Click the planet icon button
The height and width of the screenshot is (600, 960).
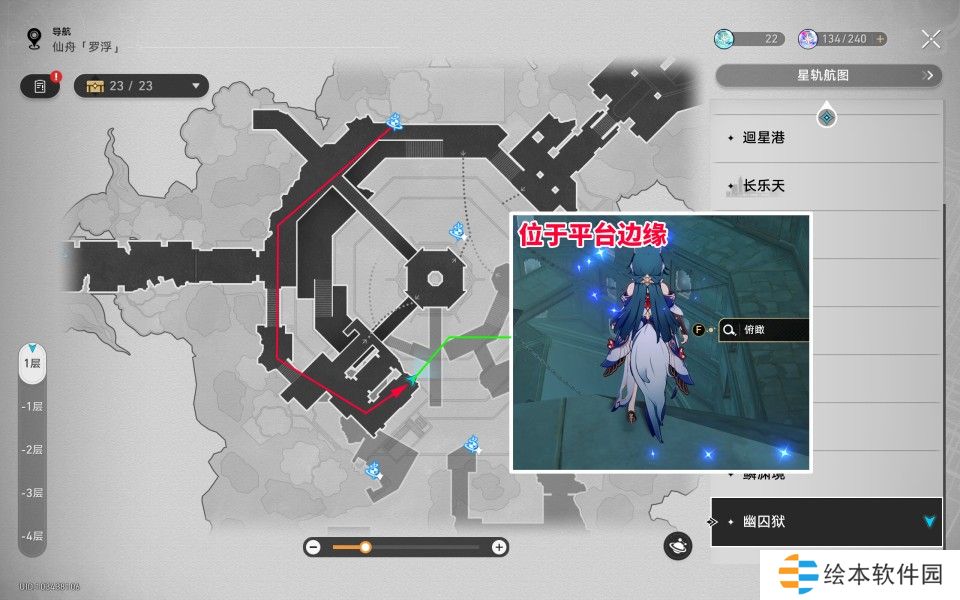[678, 546]
